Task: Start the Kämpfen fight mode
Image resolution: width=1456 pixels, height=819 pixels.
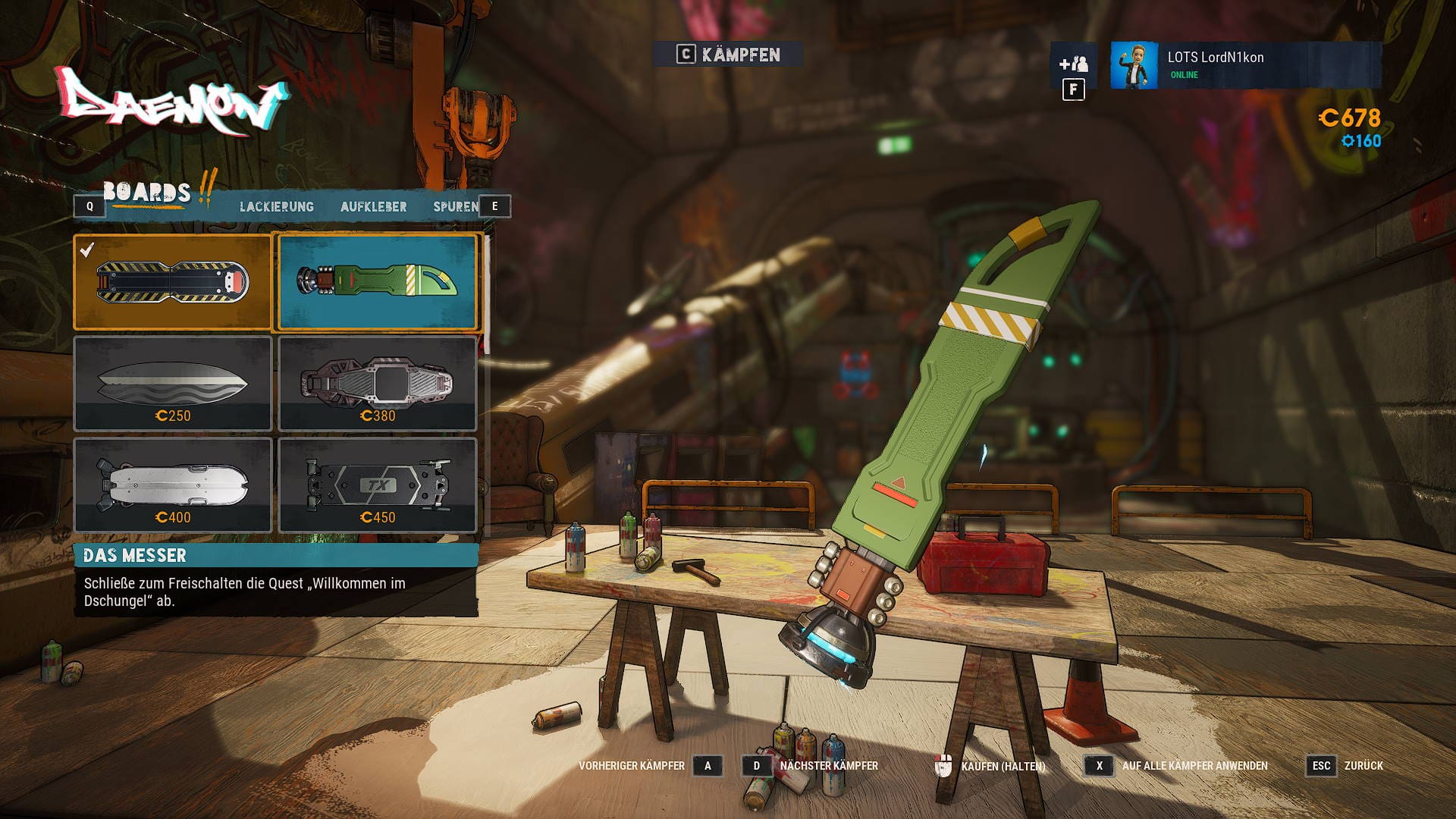Action: click(728, 55)
